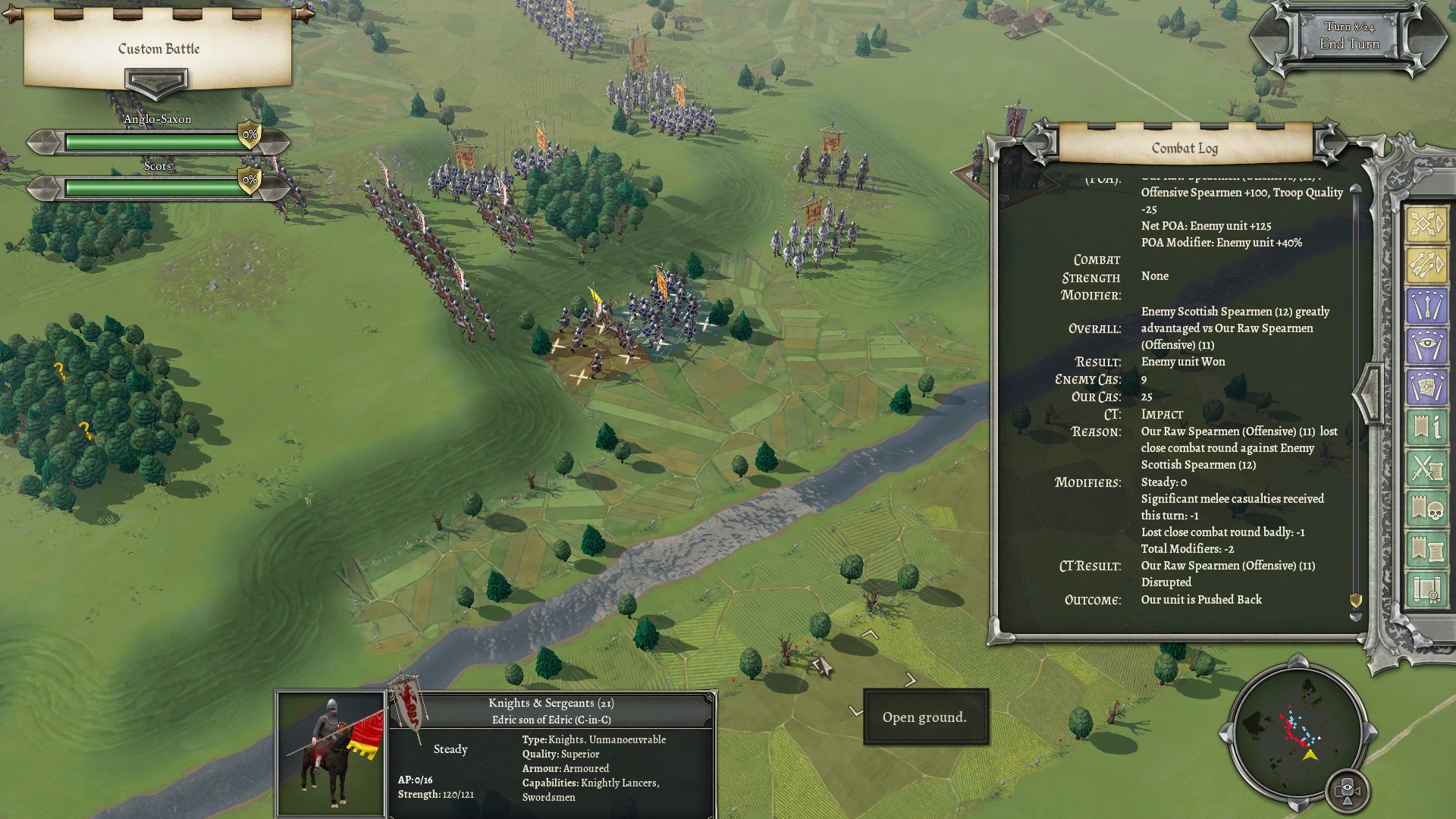
Task: Select the triple arrows yellow icon
Action: (x=1426, y=265)
